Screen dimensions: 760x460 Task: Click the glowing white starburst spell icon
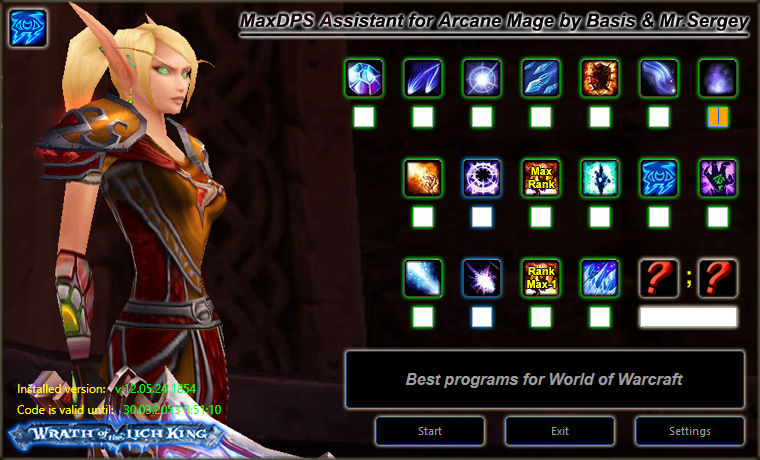(x=482, y=78)
